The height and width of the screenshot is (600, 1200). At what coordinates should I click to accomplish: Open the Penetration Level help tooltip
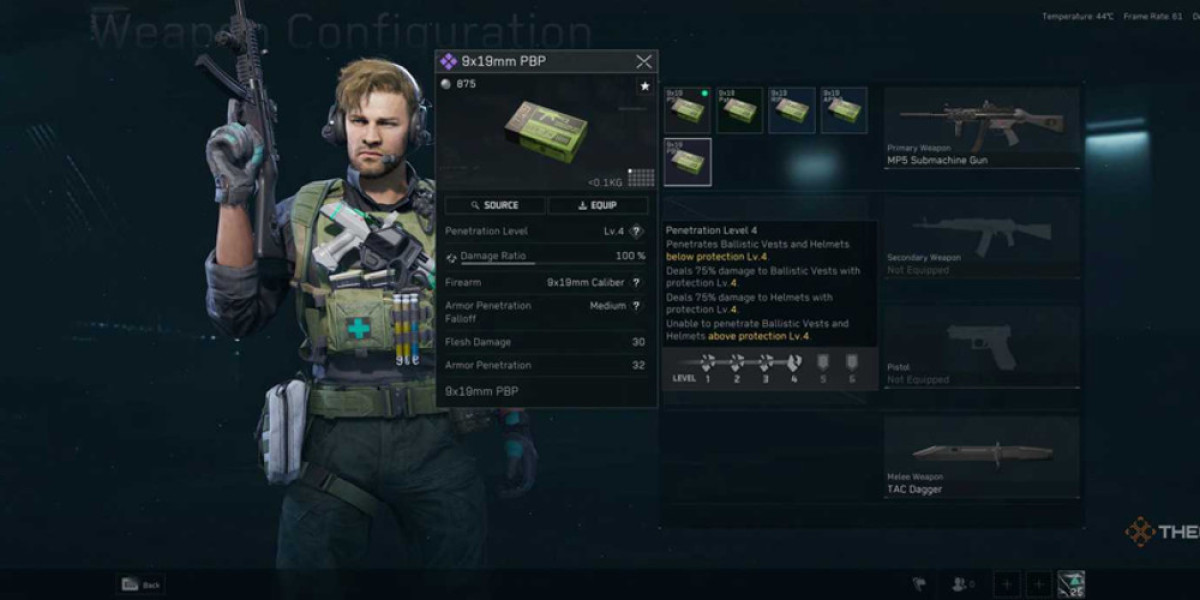coord(637,231)
